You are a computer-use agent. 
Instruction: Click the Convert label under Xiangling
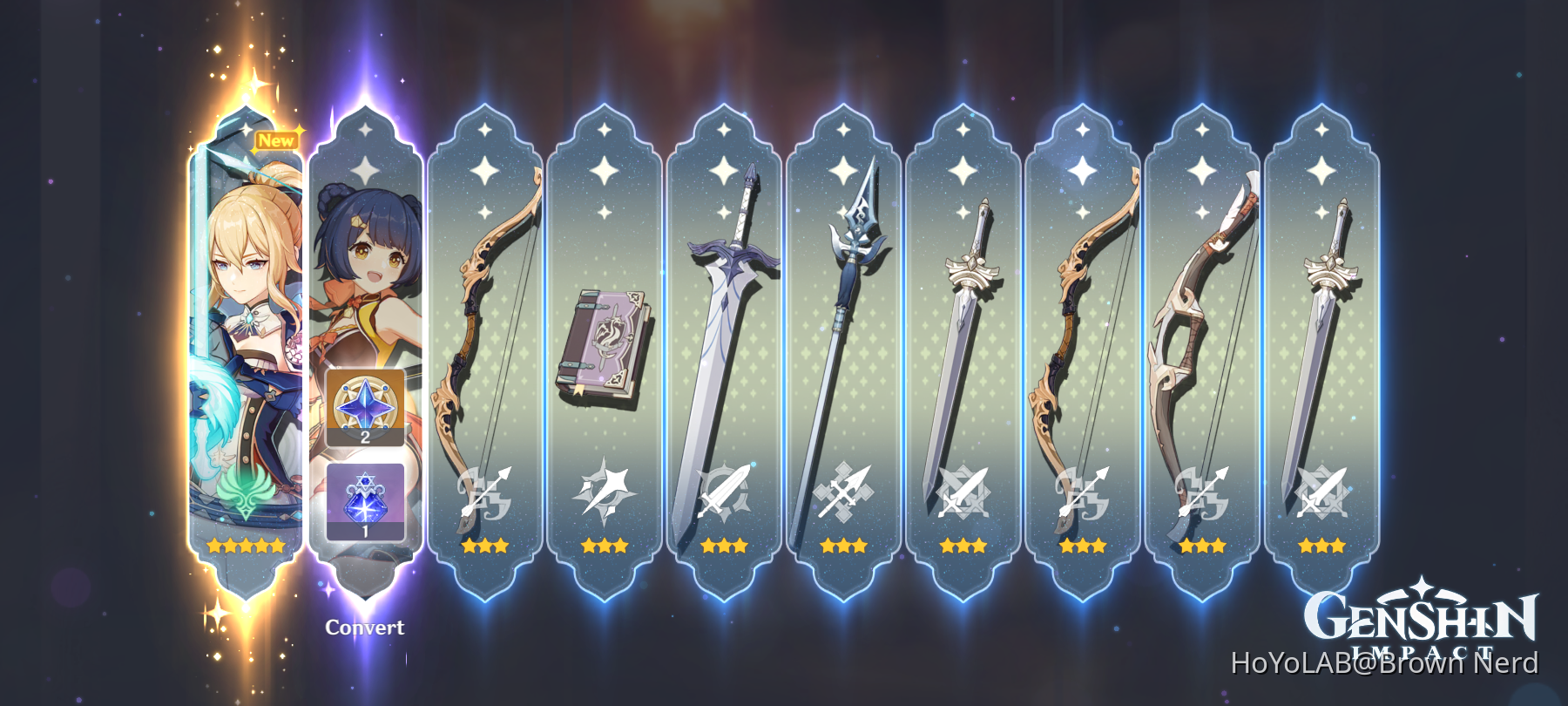pyautogui.click(x=365, y=627)
